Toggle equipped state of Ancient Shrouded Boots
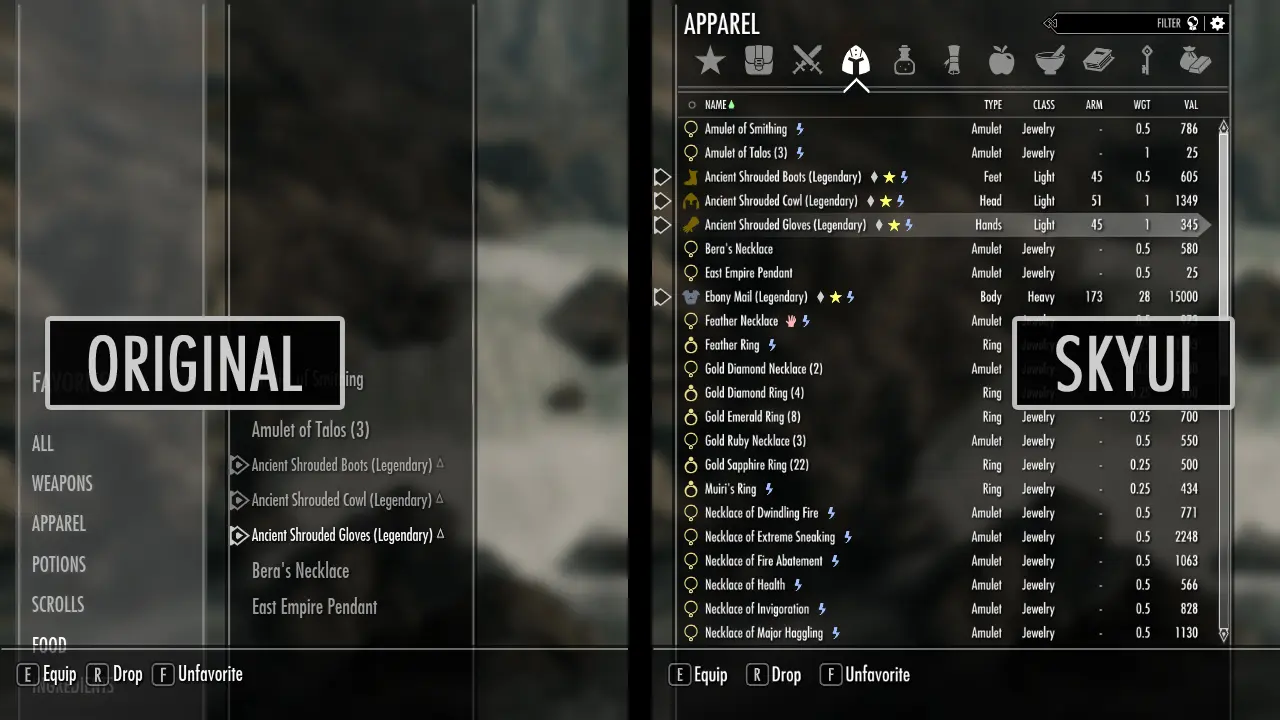The height and width of the screenshot is (720, 1280). (662, 176)
